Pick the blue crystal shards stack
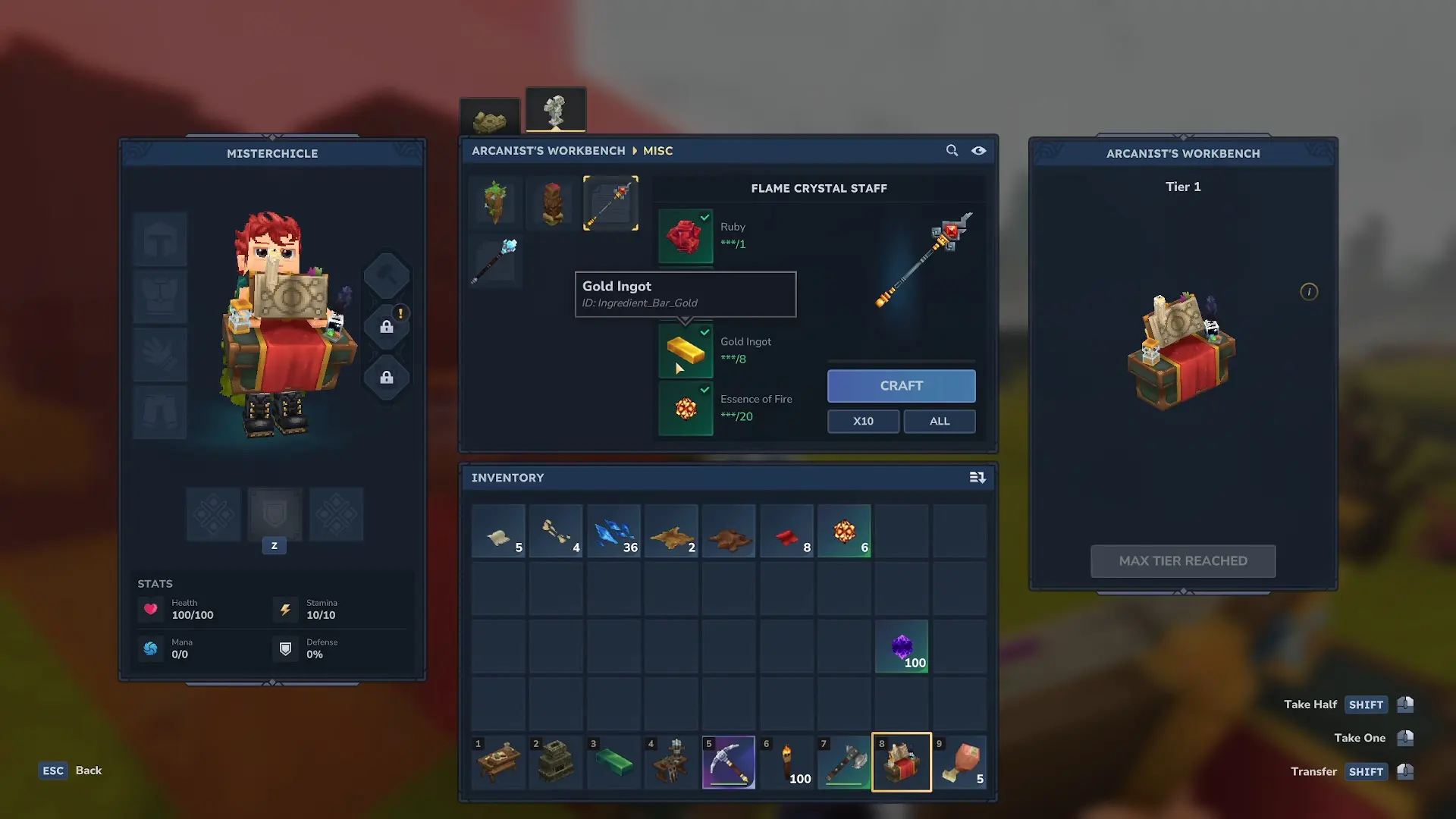This screenshot has width=1456, height=819. (613, 532)
